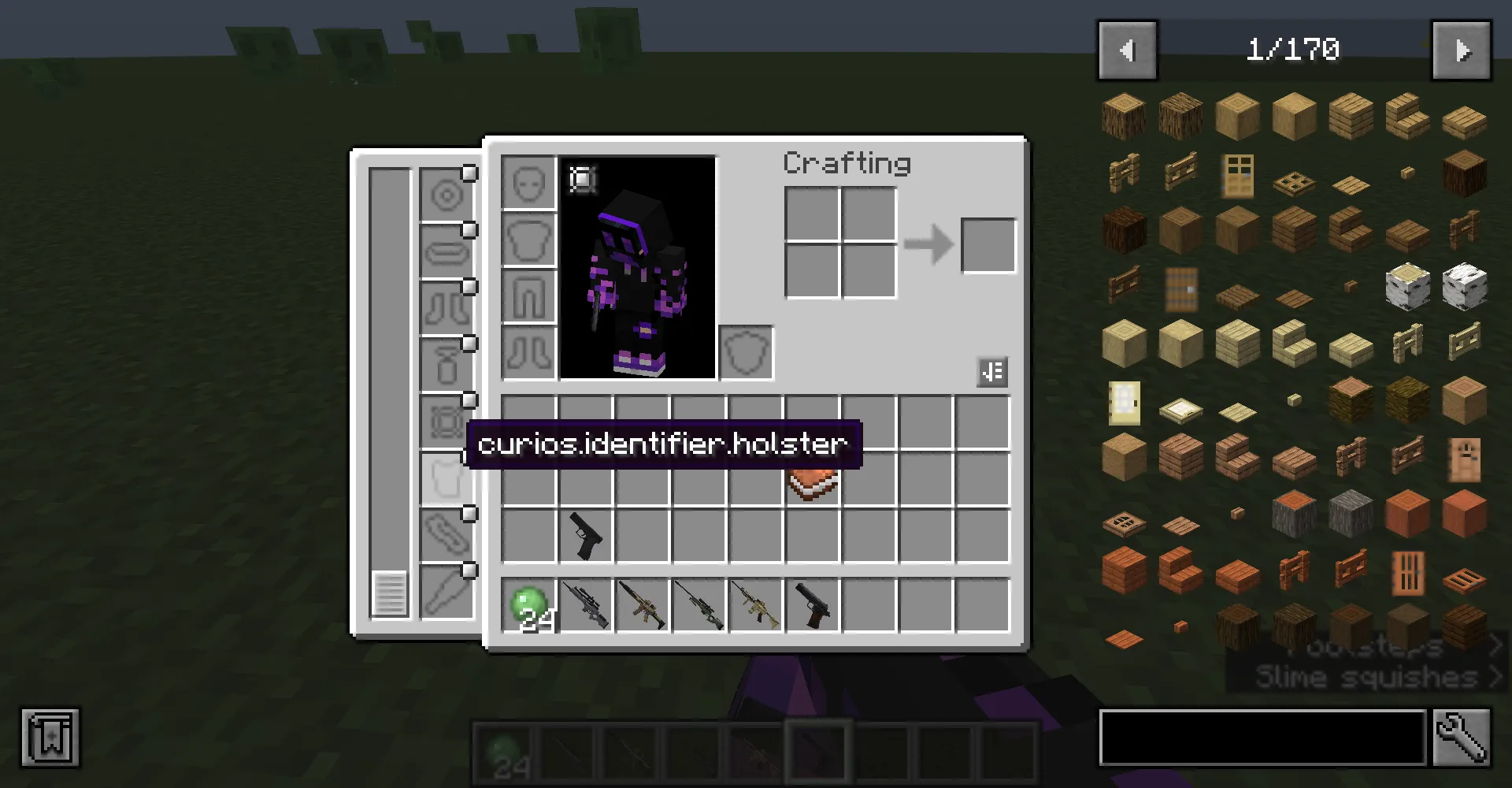Select the slimeball stack in the hotbar
The width and height of the screenshot is (1512, 788).
point(529,606)
